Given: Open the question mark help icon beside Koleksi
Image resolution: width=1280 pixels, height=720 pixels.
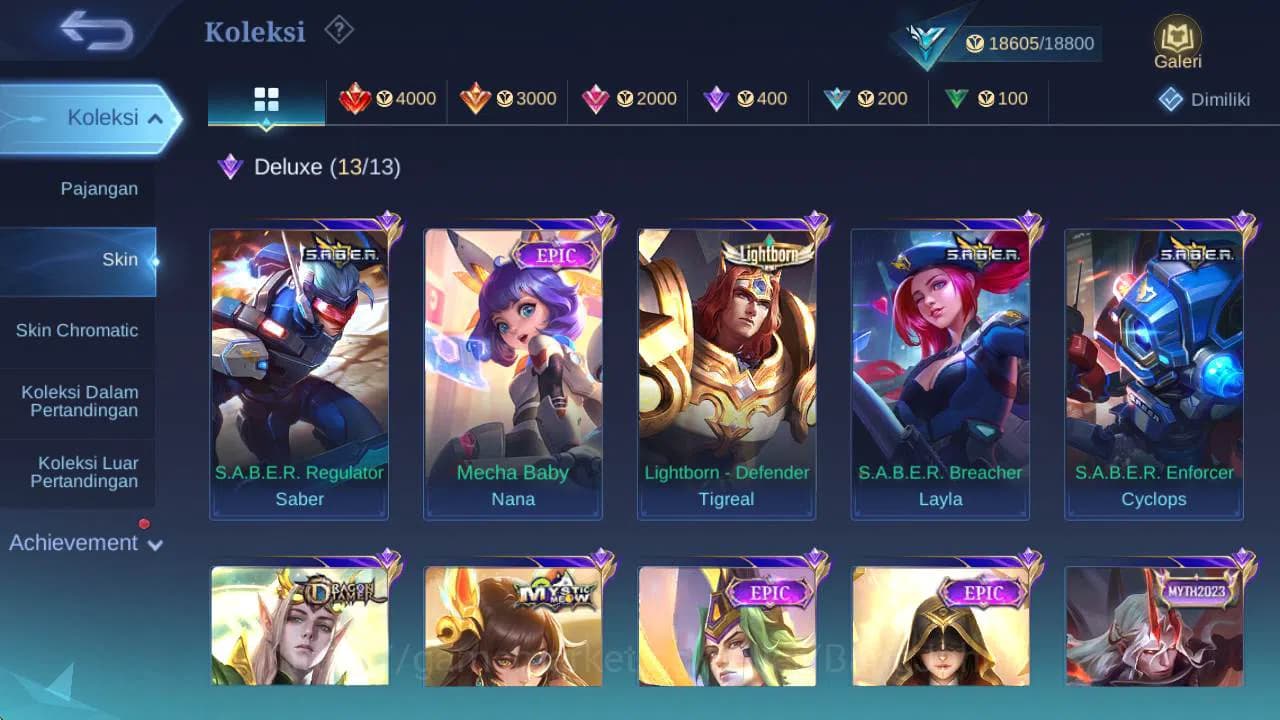Looking at the screenshot, I should pos(338,31).
